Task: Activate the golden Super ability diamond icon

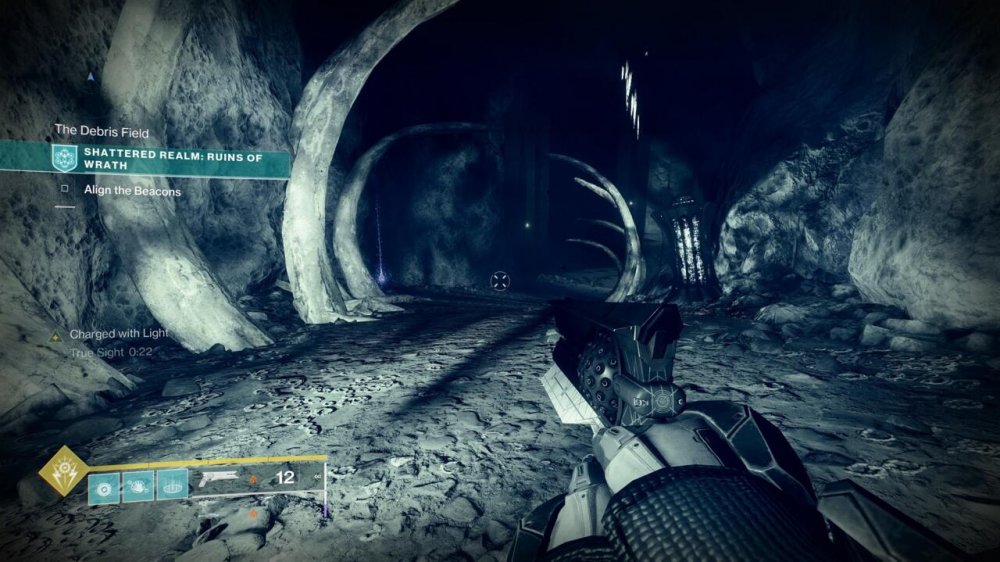Action: click(62, 472)
